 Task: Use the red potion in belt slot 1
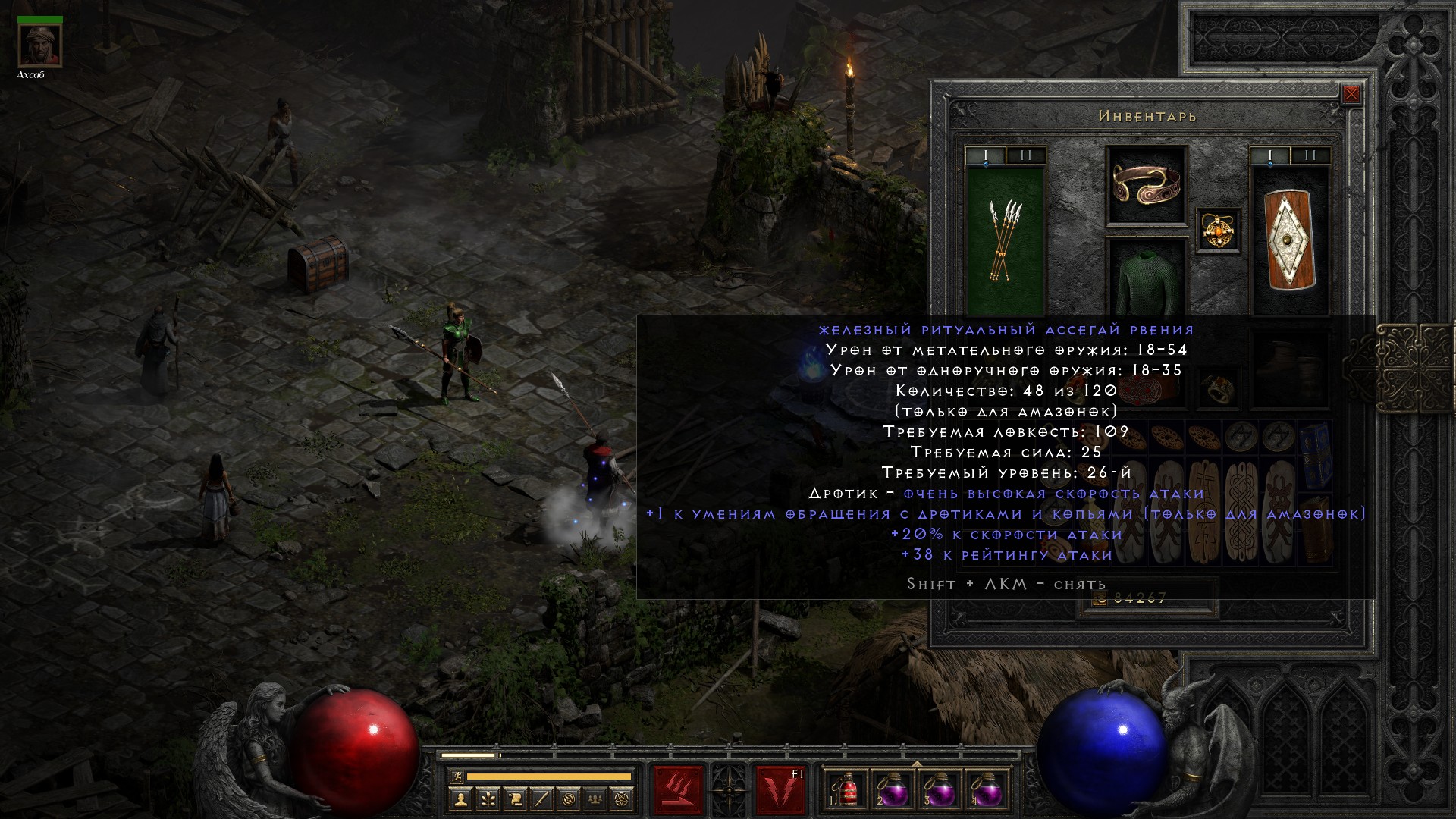pos(847,790)
